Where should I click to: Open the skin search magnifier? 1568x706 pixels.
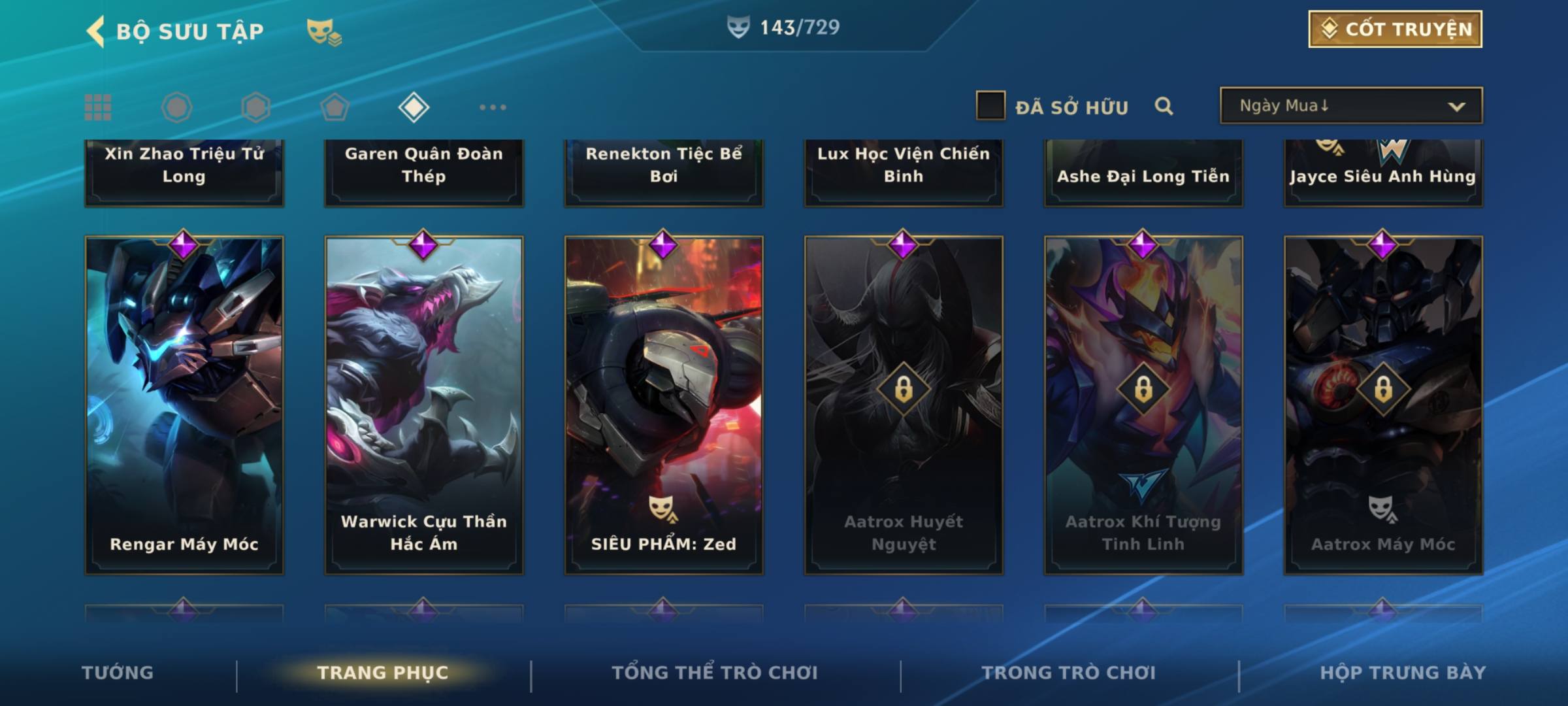pos(1164,106)
